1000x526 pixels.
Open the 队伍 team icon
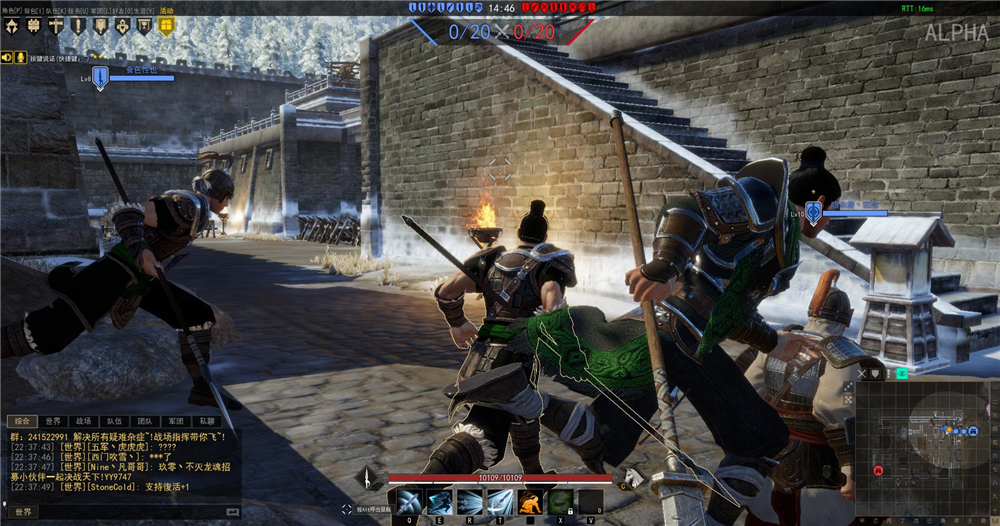(56, 27)
